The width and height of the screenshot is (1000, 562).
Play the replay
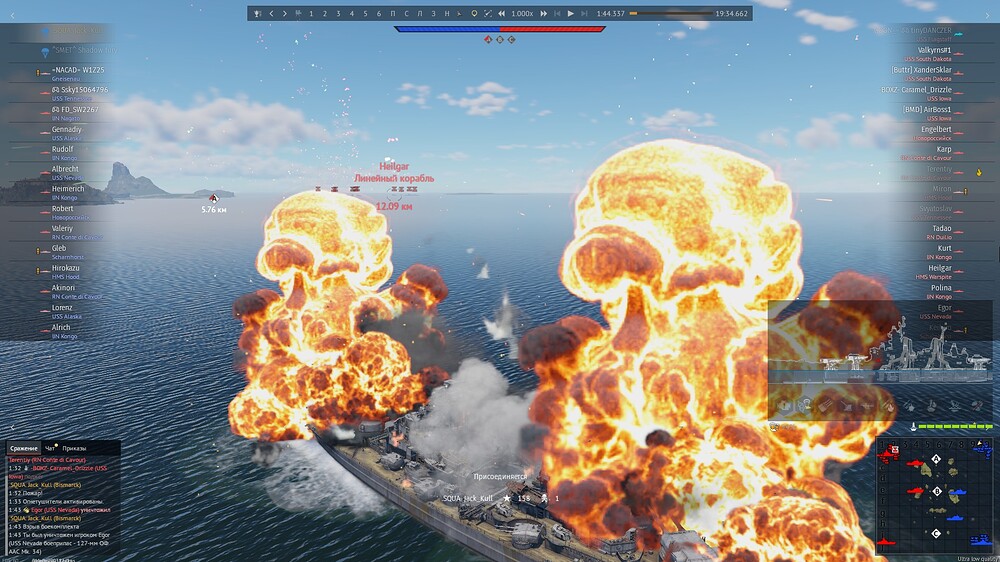(x=570, y=14)
